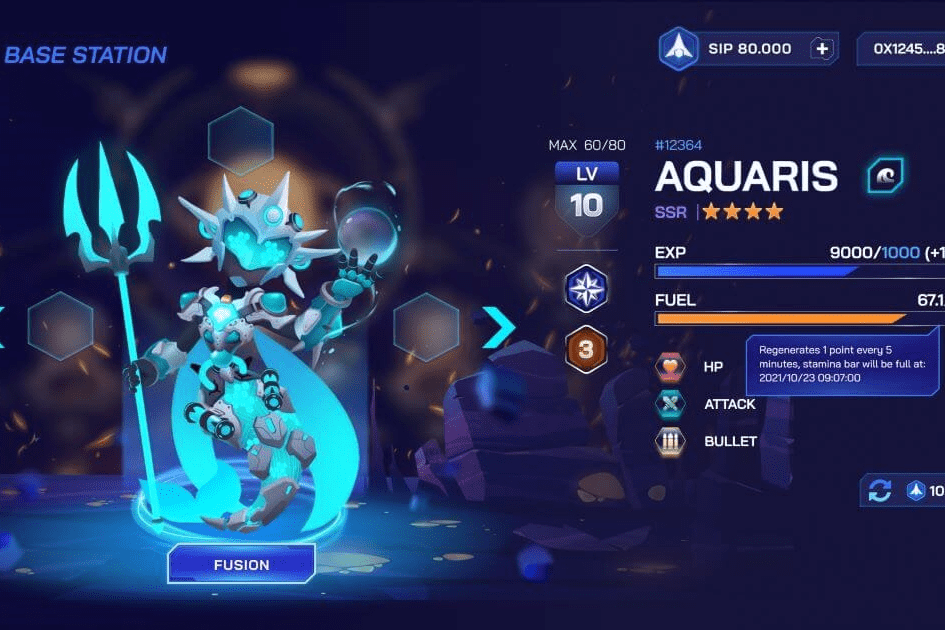Image resolution: width=945 pixels, height=630 pixels.
Task: Select the ATTACK crossed swords icon
Action: click(670, 404)
